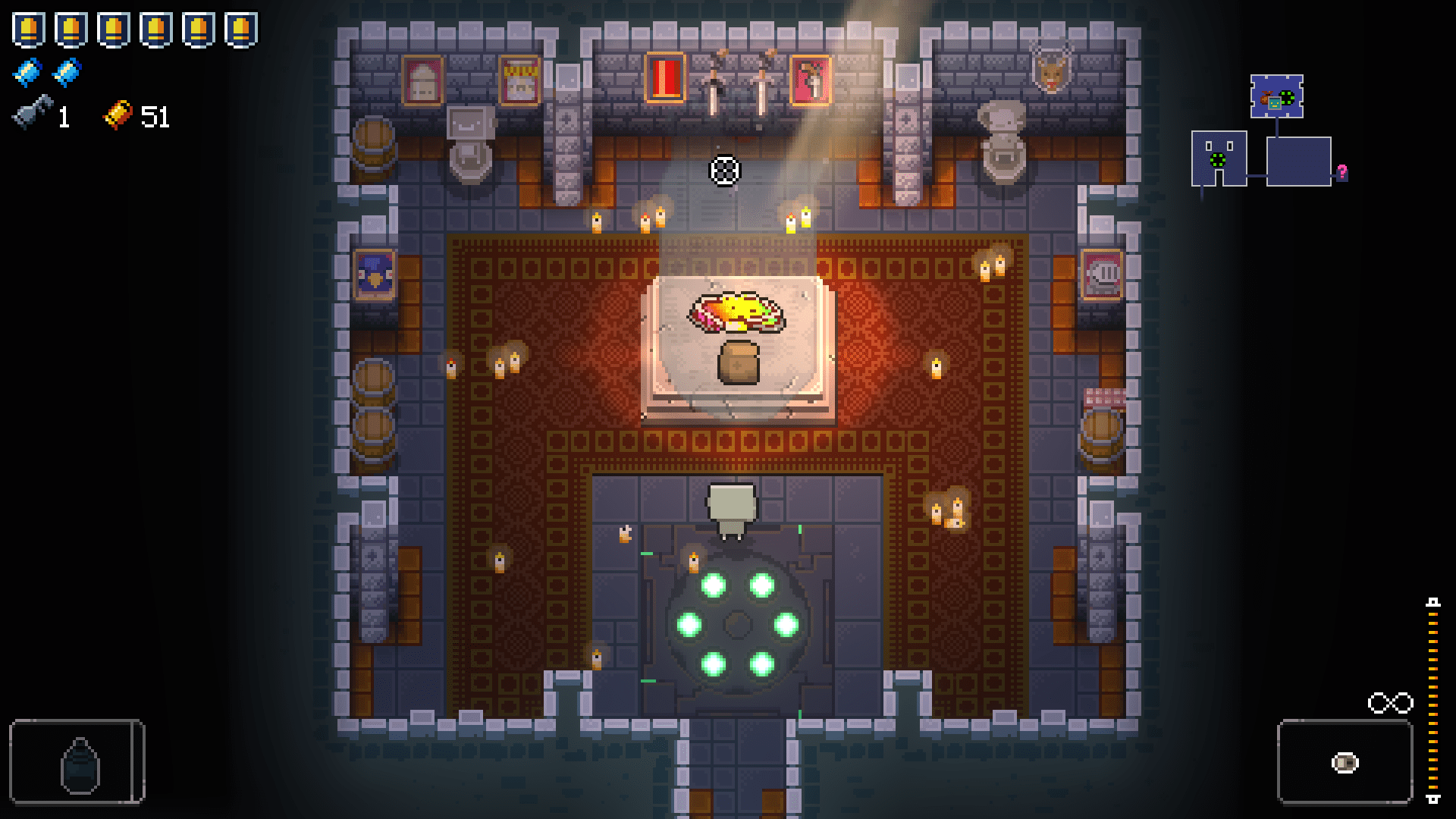Click the second blue blank icon

coord(65,72)
